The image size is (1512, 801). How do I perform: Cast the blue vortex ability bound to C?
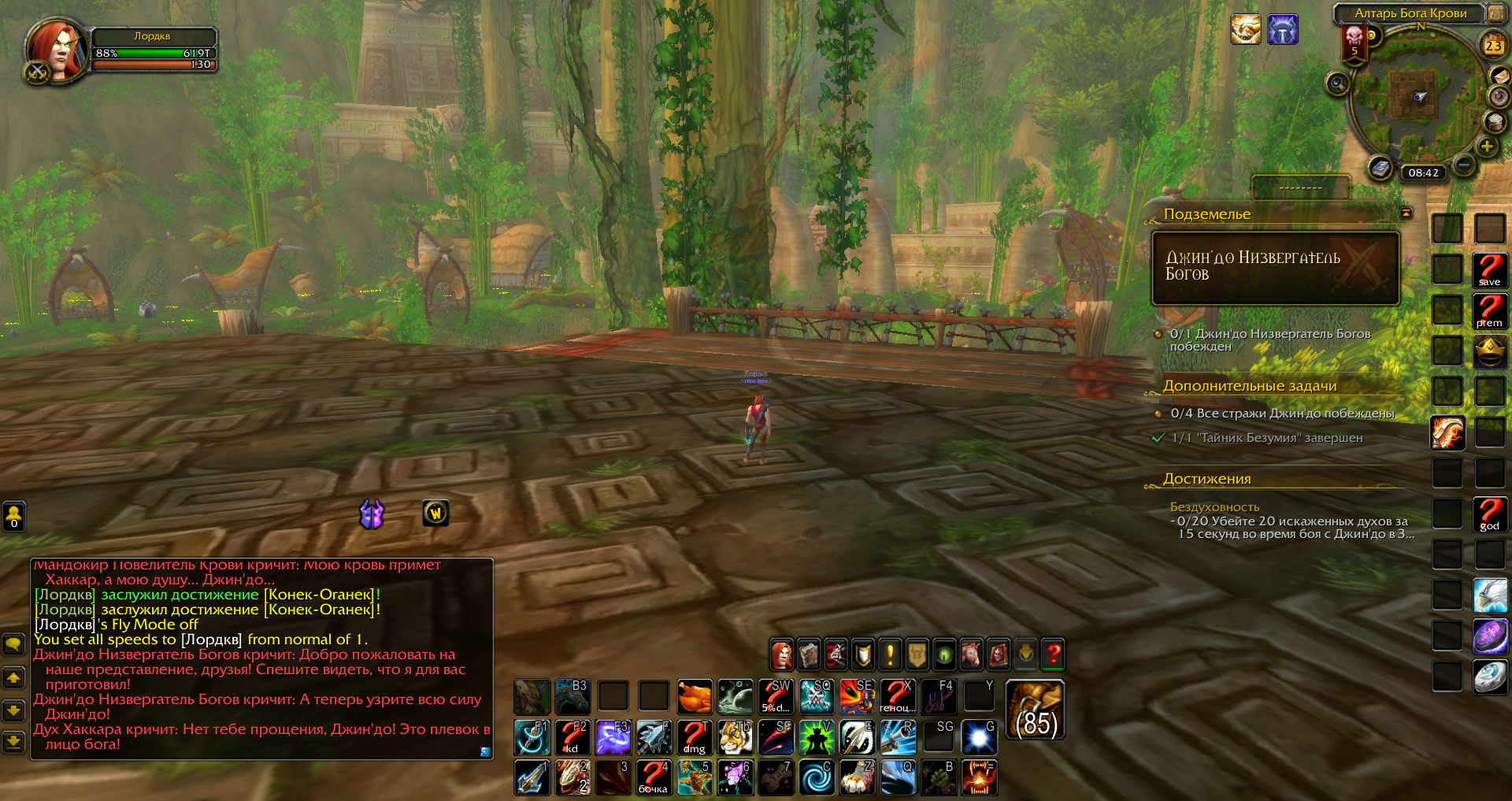point(817,777)
